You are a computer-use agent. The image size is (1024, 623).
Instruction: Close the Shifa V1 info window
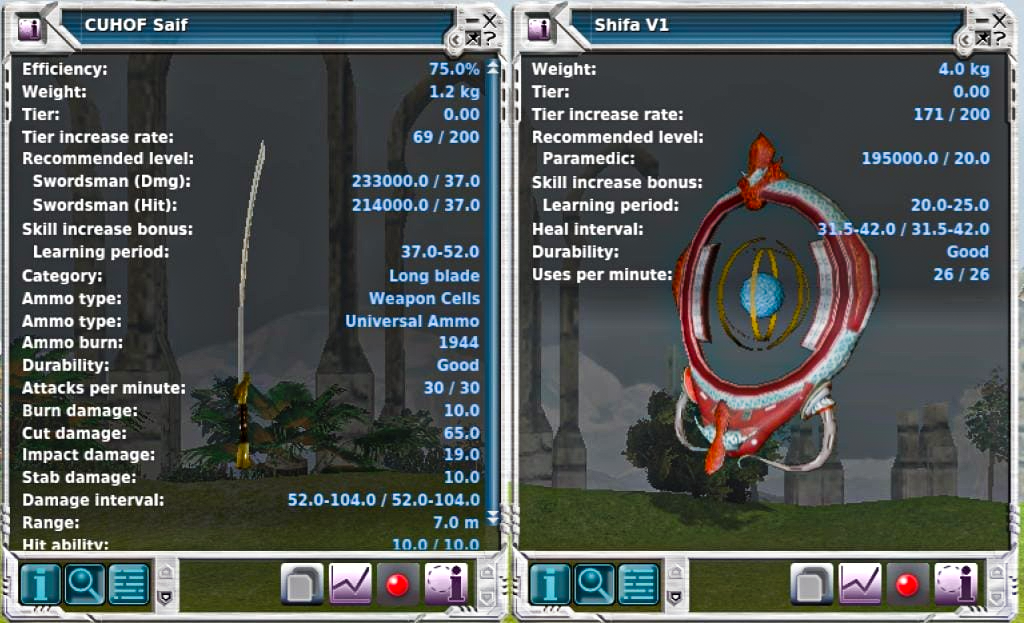pyautogui.click(x=999, y=20)
